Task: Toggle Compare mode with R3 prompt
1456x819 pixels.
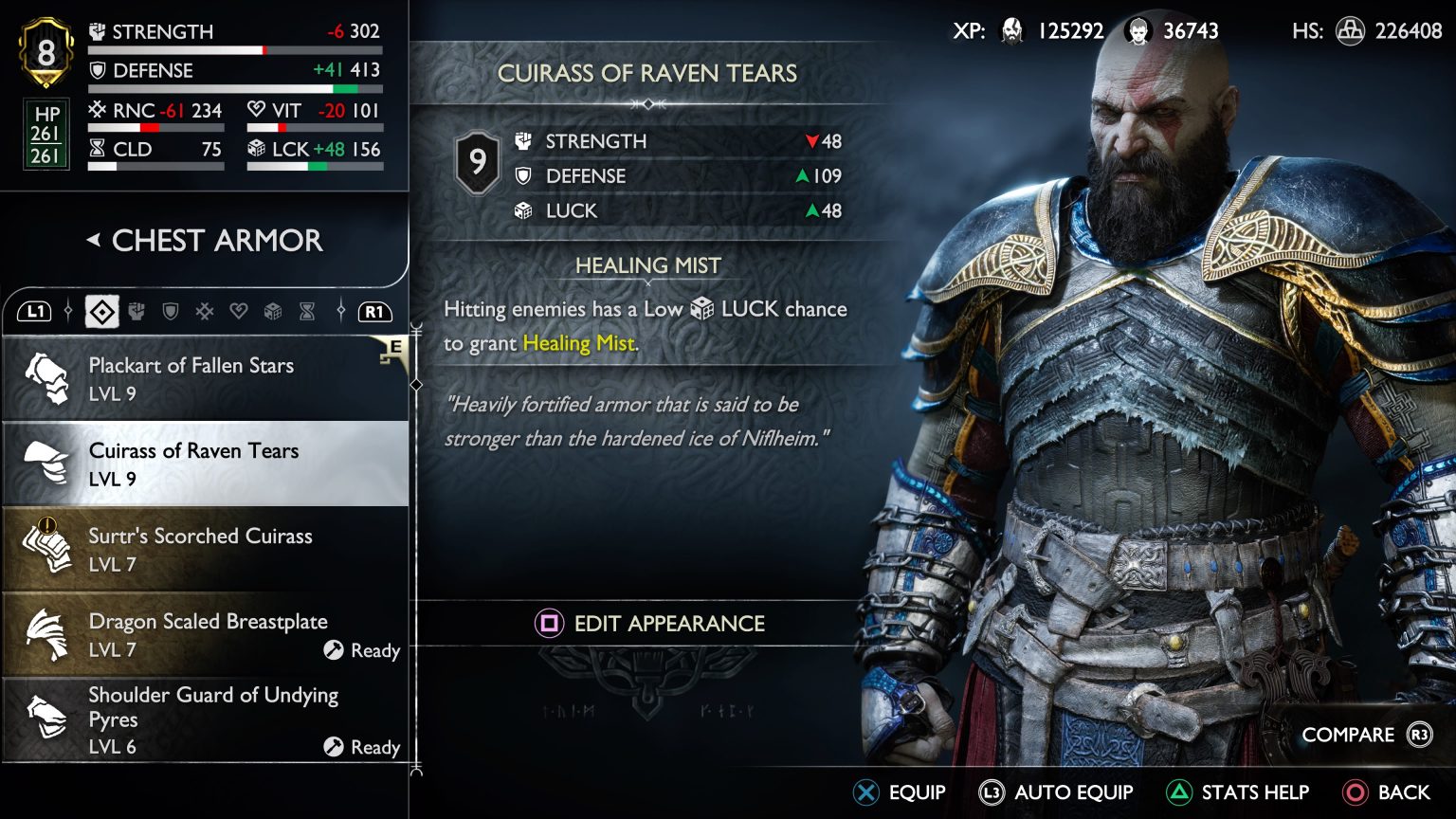Action: click(x=1357, y=734)
